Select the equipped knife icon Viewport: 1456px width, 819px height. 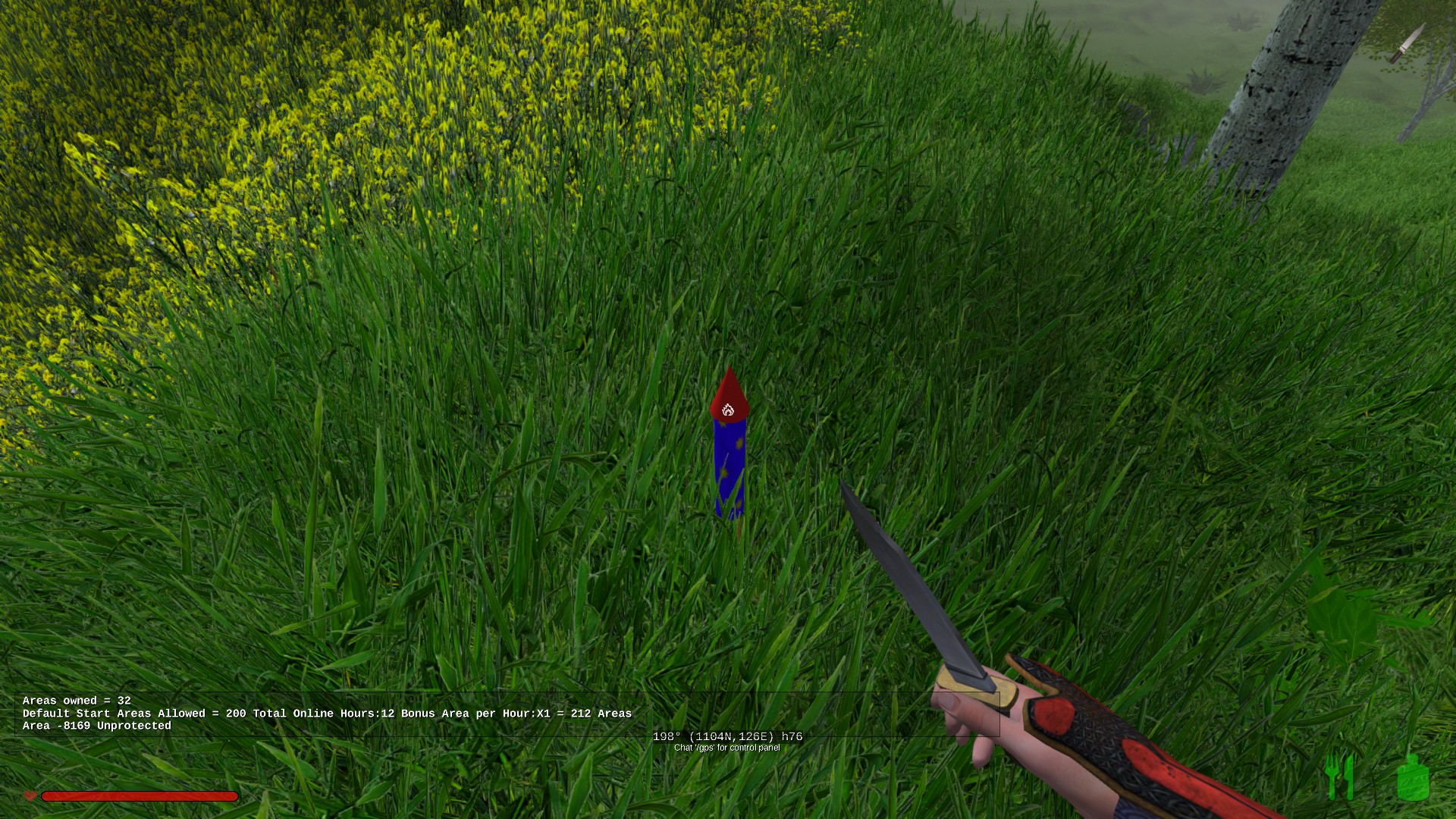click(1407, 43)
